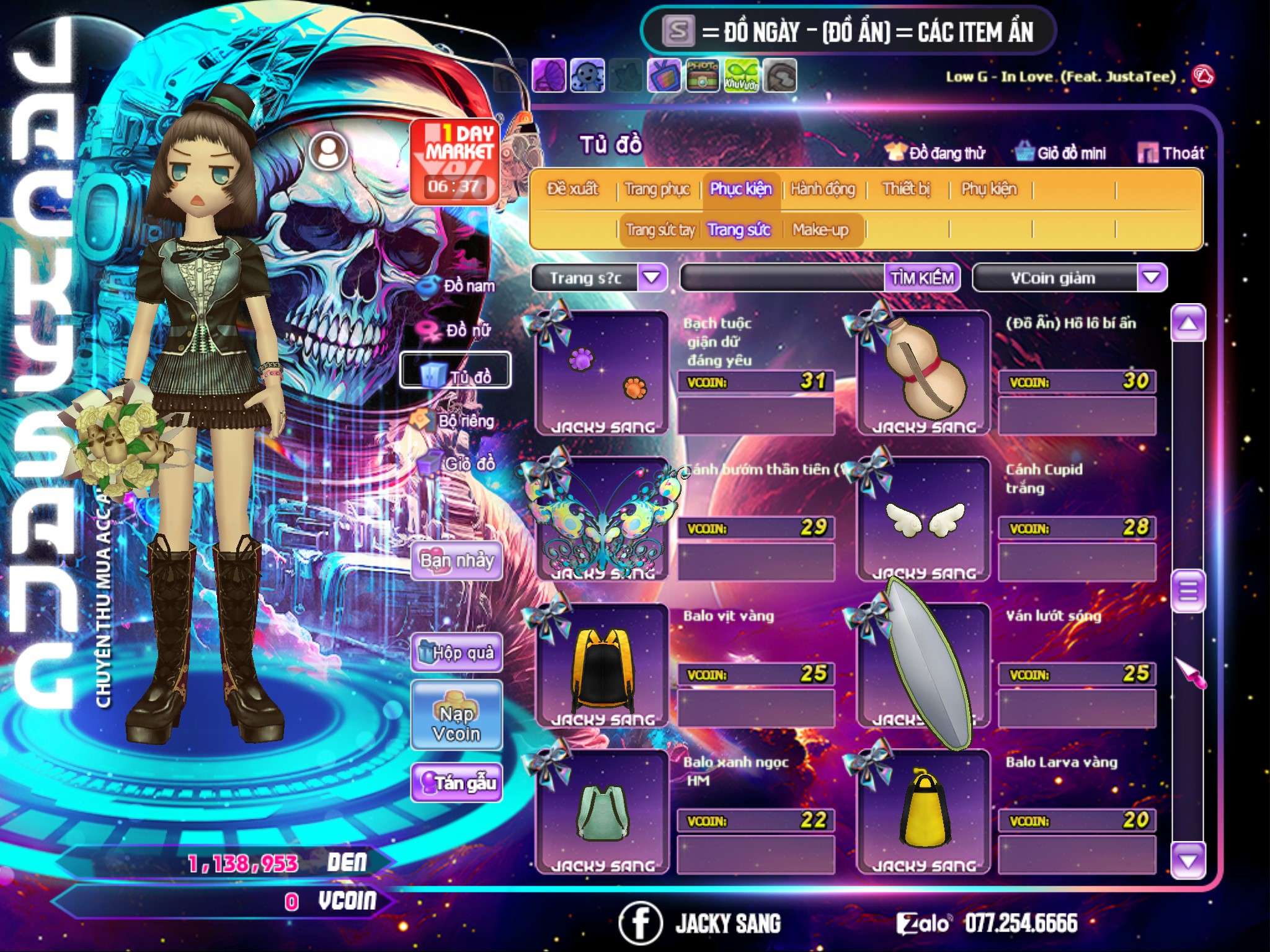Screen dimensions: 1270x952
Task: Open the Hành động tab
Action: point(822,188)
